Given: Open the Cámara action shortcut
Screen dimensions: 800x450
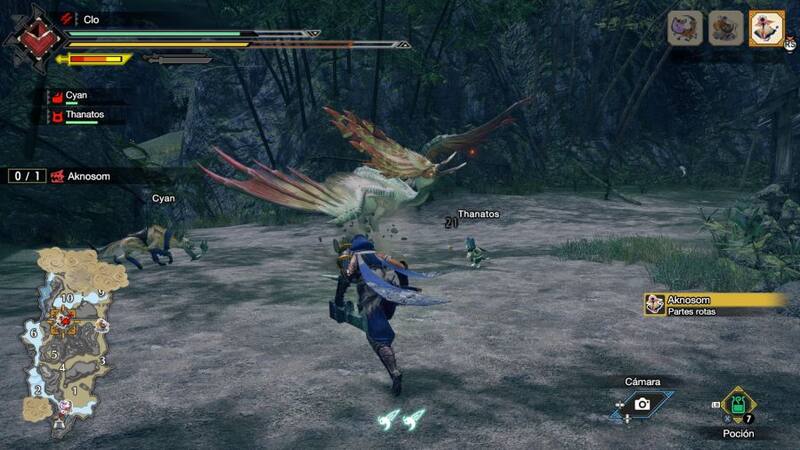Looking at the screenshot, I should pos(642,403).
